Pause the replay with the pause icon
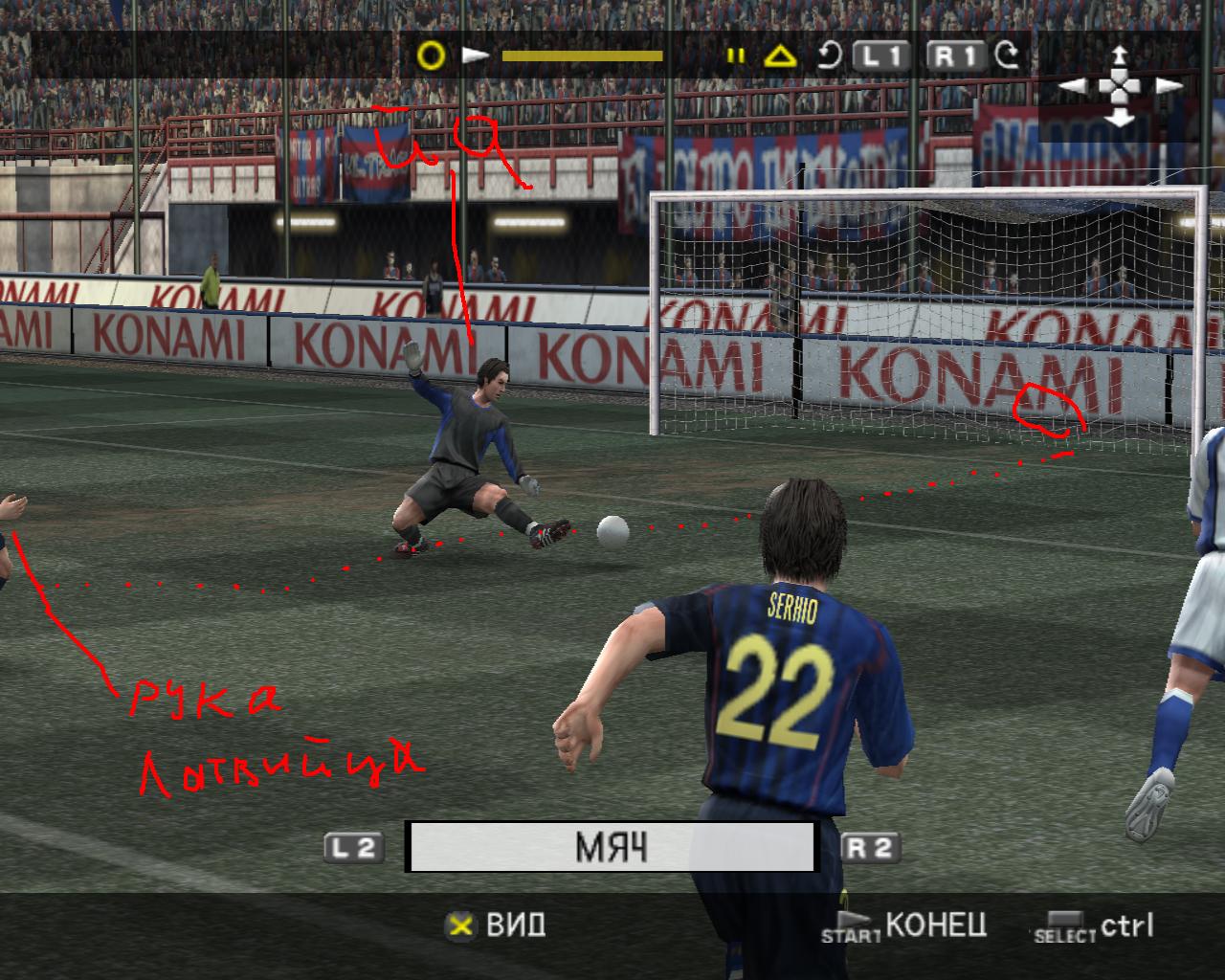 (x=735, y=56)
